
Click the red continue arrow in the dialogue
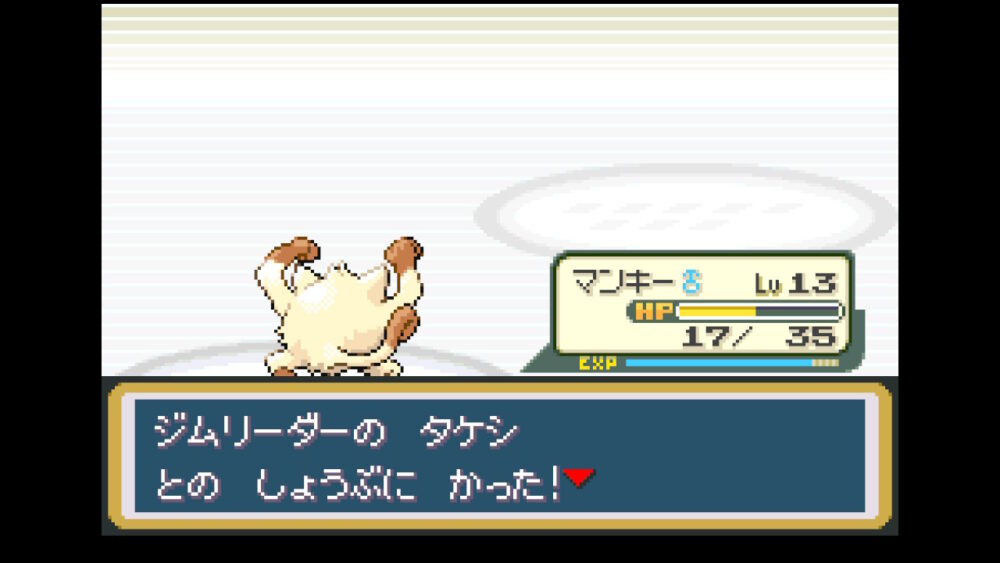pos(579,478)
